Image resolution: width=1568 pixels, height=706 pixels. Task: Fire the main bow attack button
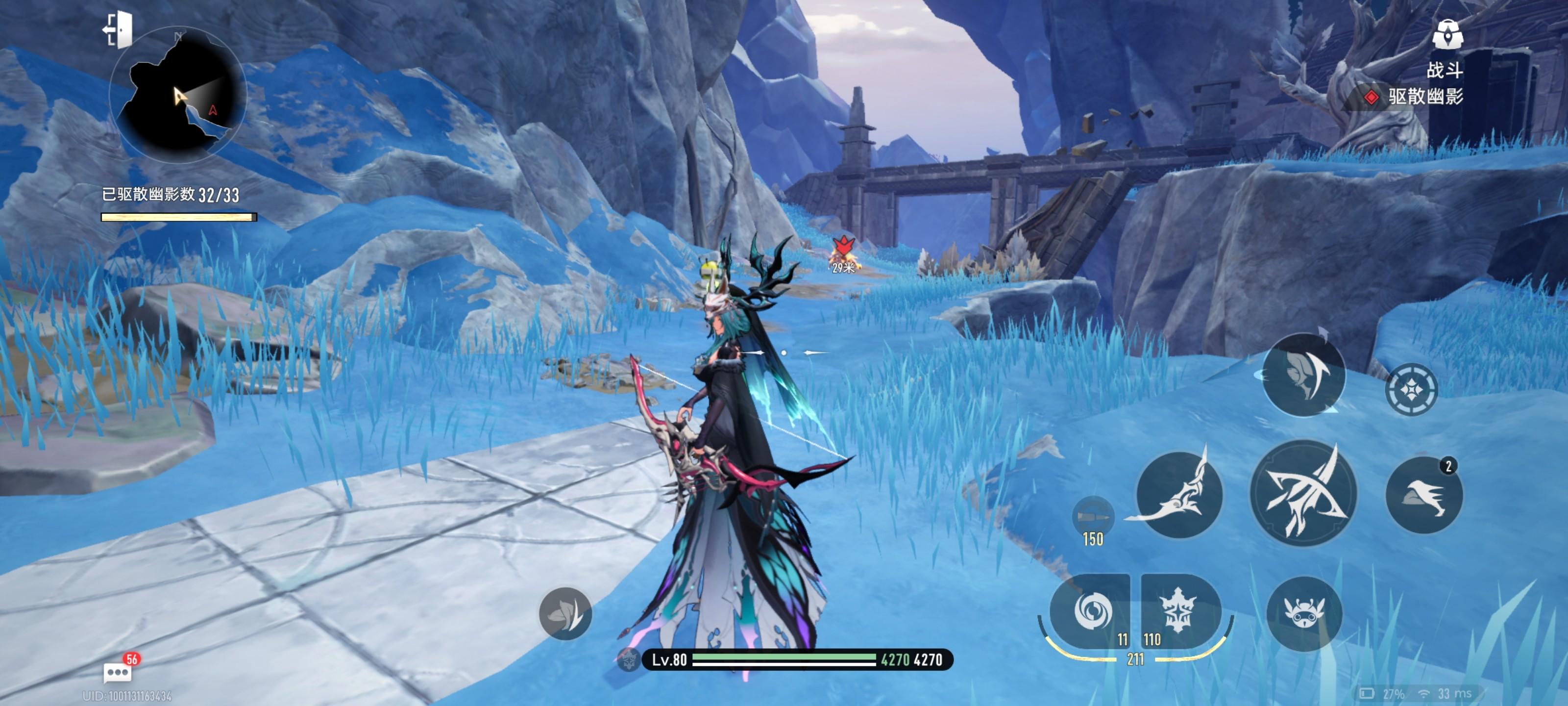tap(1303, 493)
